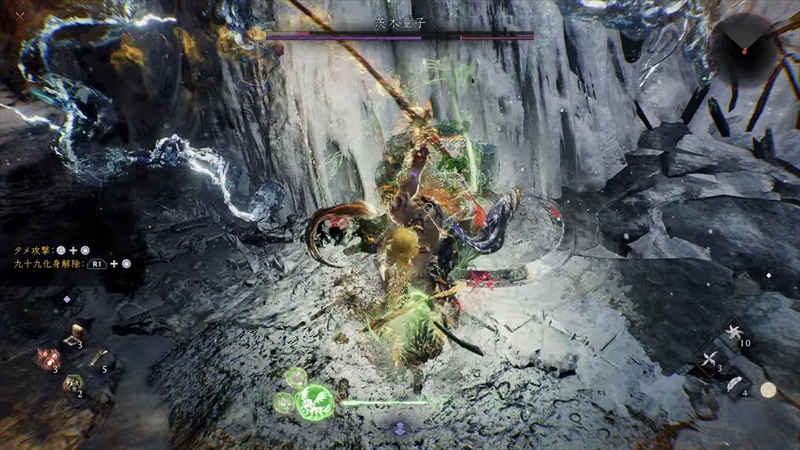The image size is (800, 450).
Task: Select the four-point throwing star slot
Action: (711, 360)
